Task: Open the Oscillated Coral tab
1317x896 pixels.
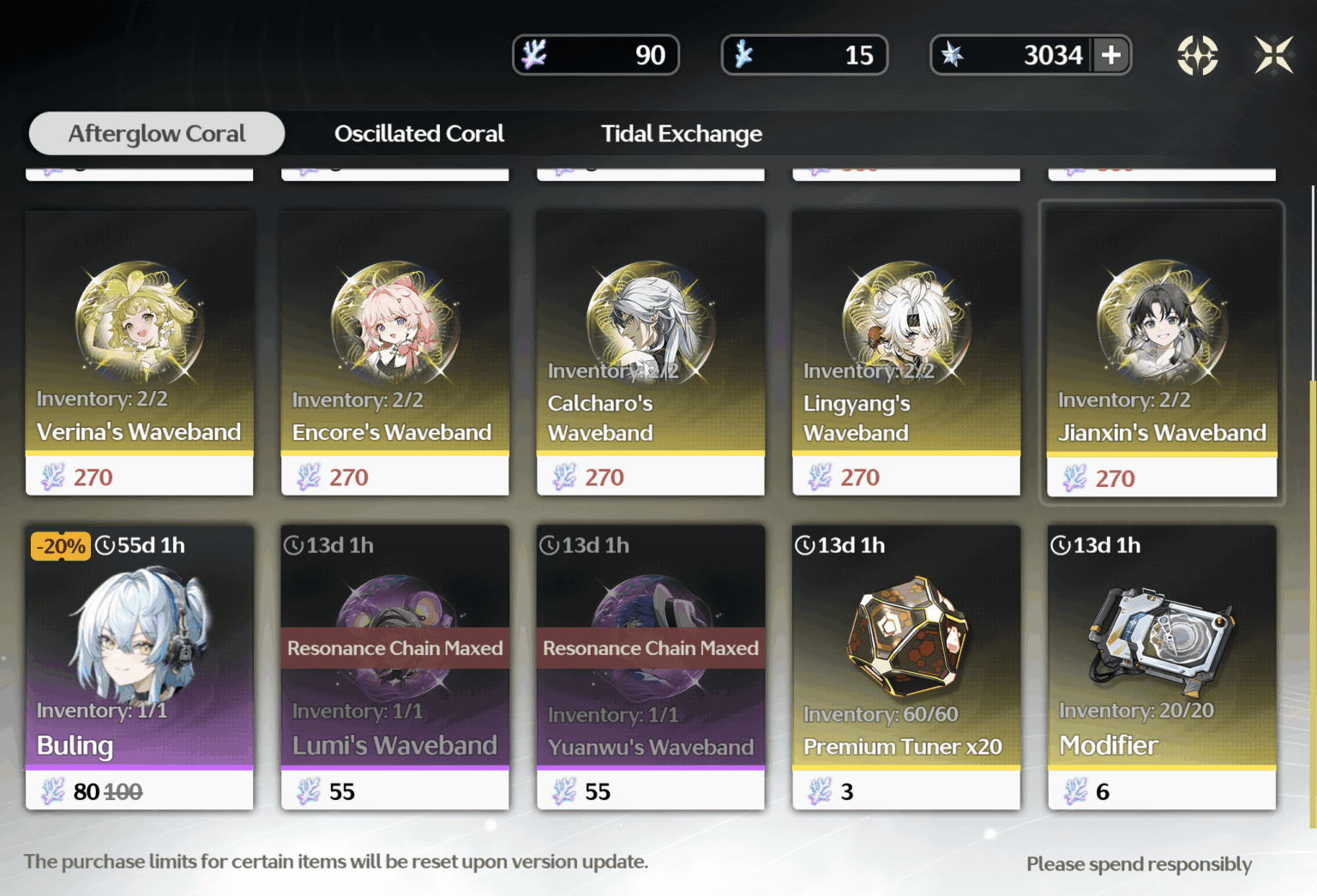Action: tap(418, 134)
